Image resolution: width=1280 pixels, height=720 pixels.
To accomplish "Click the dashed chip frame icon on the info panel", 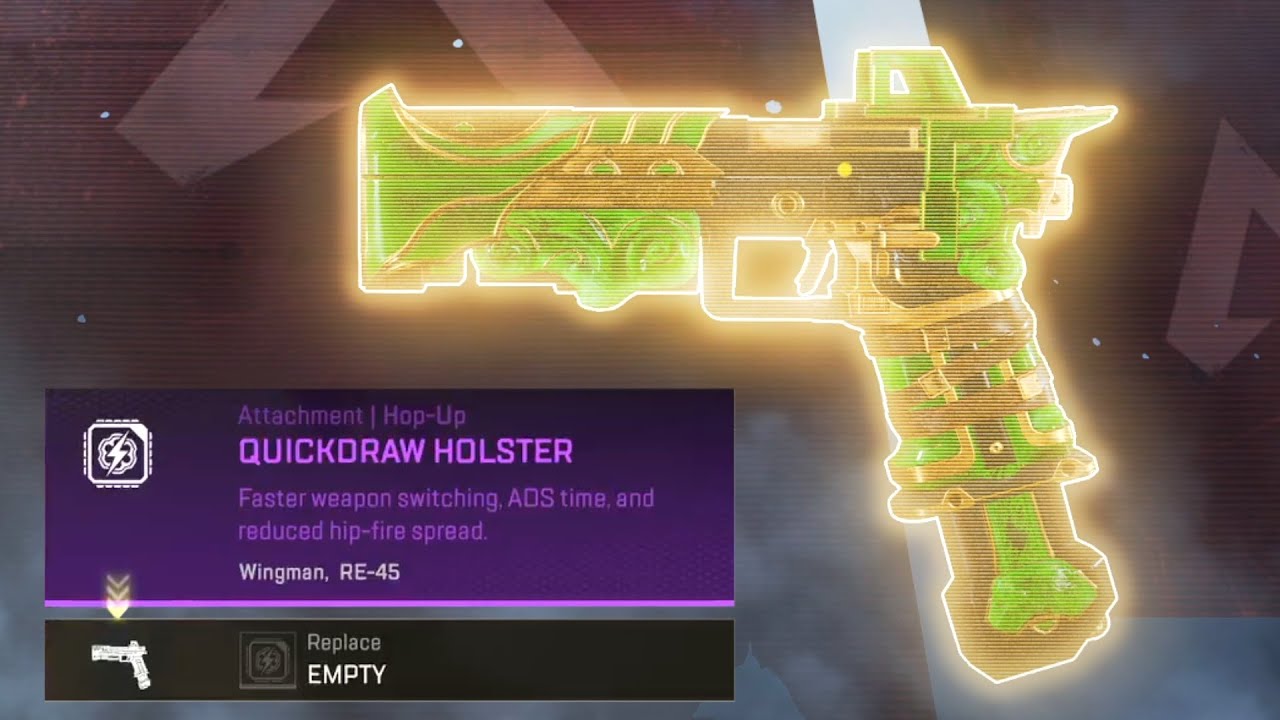I will tap(118, 451).
